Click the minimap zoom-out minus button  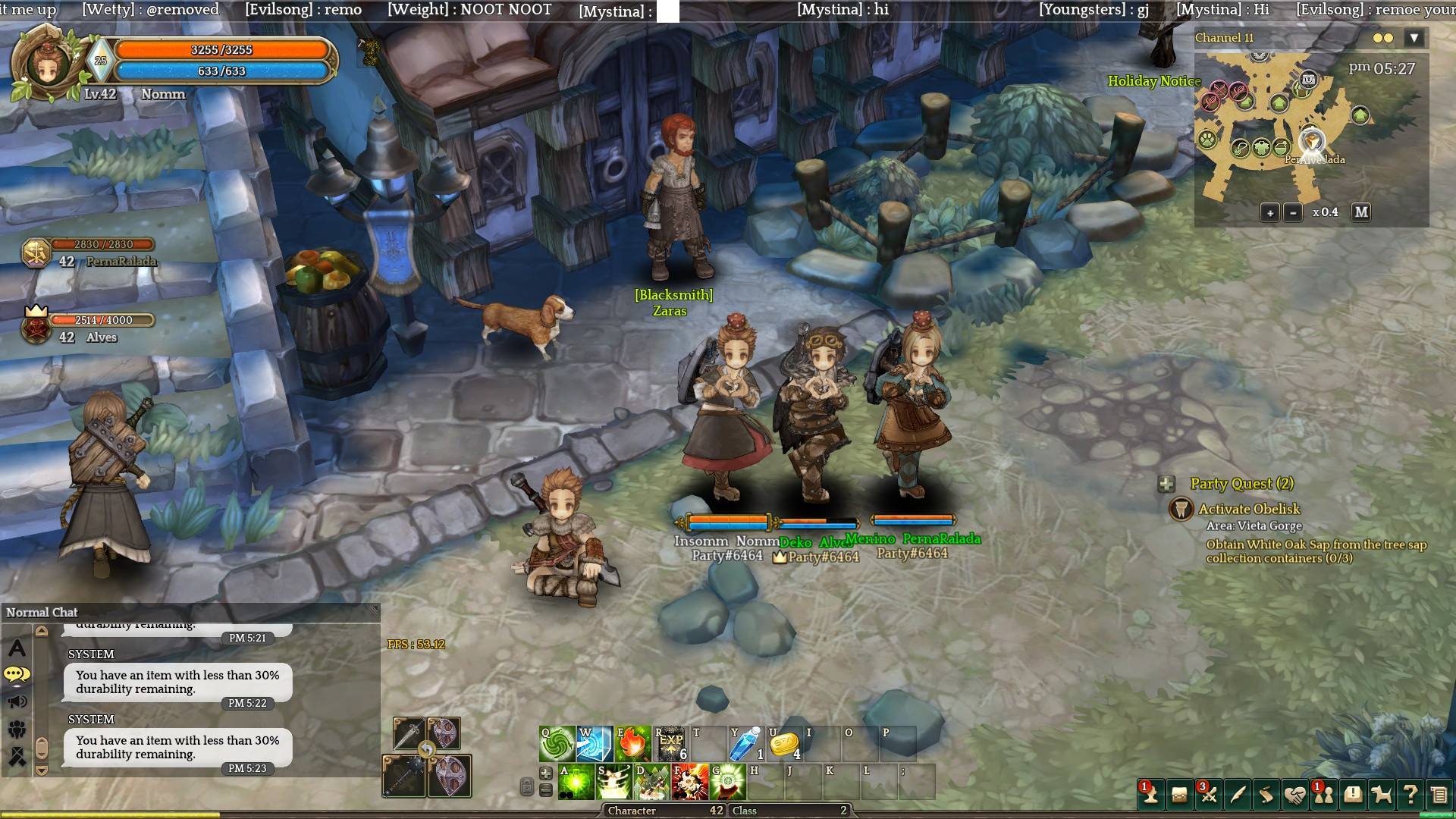pos(1293,212)
